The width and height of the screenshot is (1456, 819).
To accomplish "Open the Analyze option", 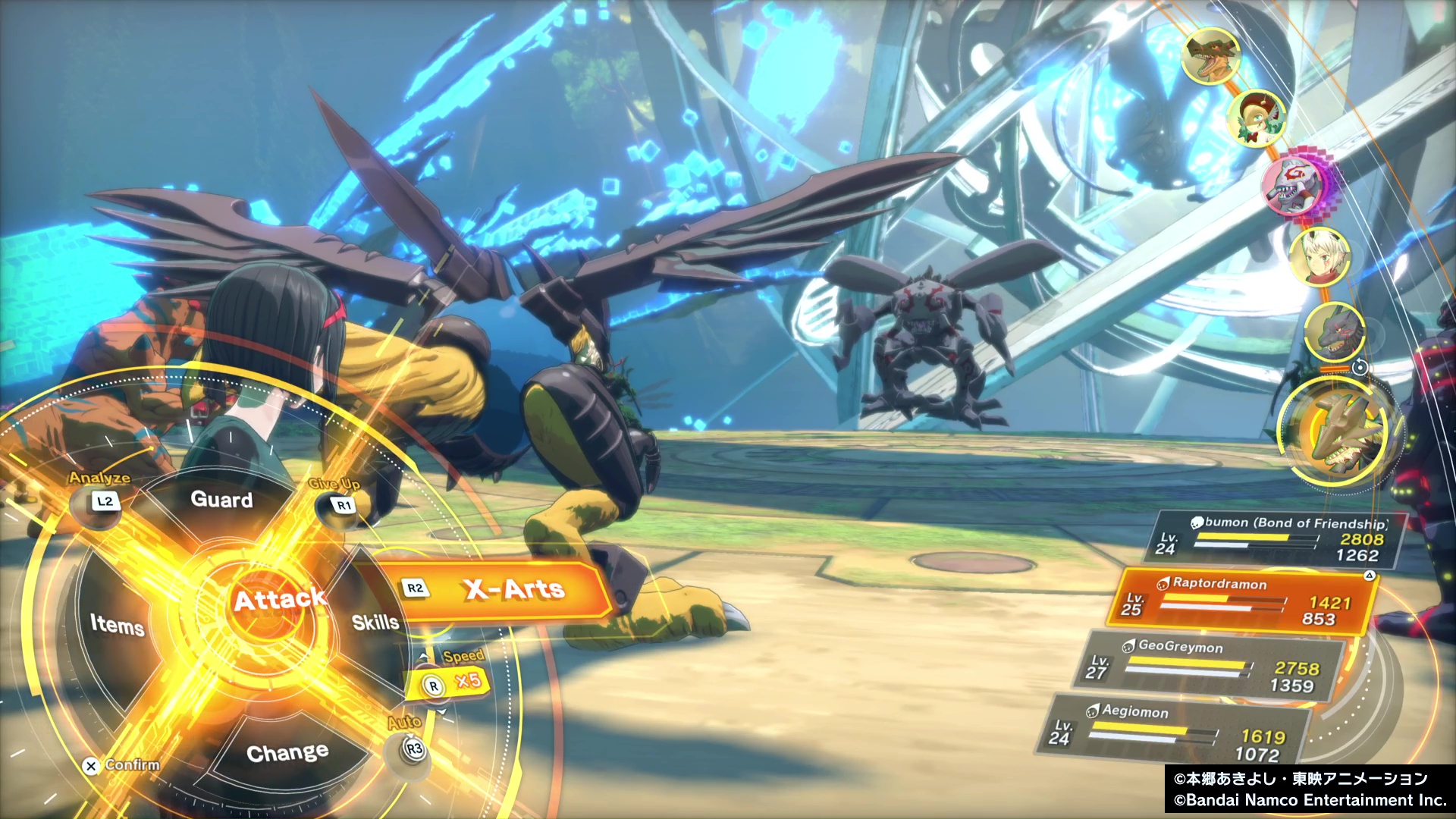I will click(x=105, y=501).
